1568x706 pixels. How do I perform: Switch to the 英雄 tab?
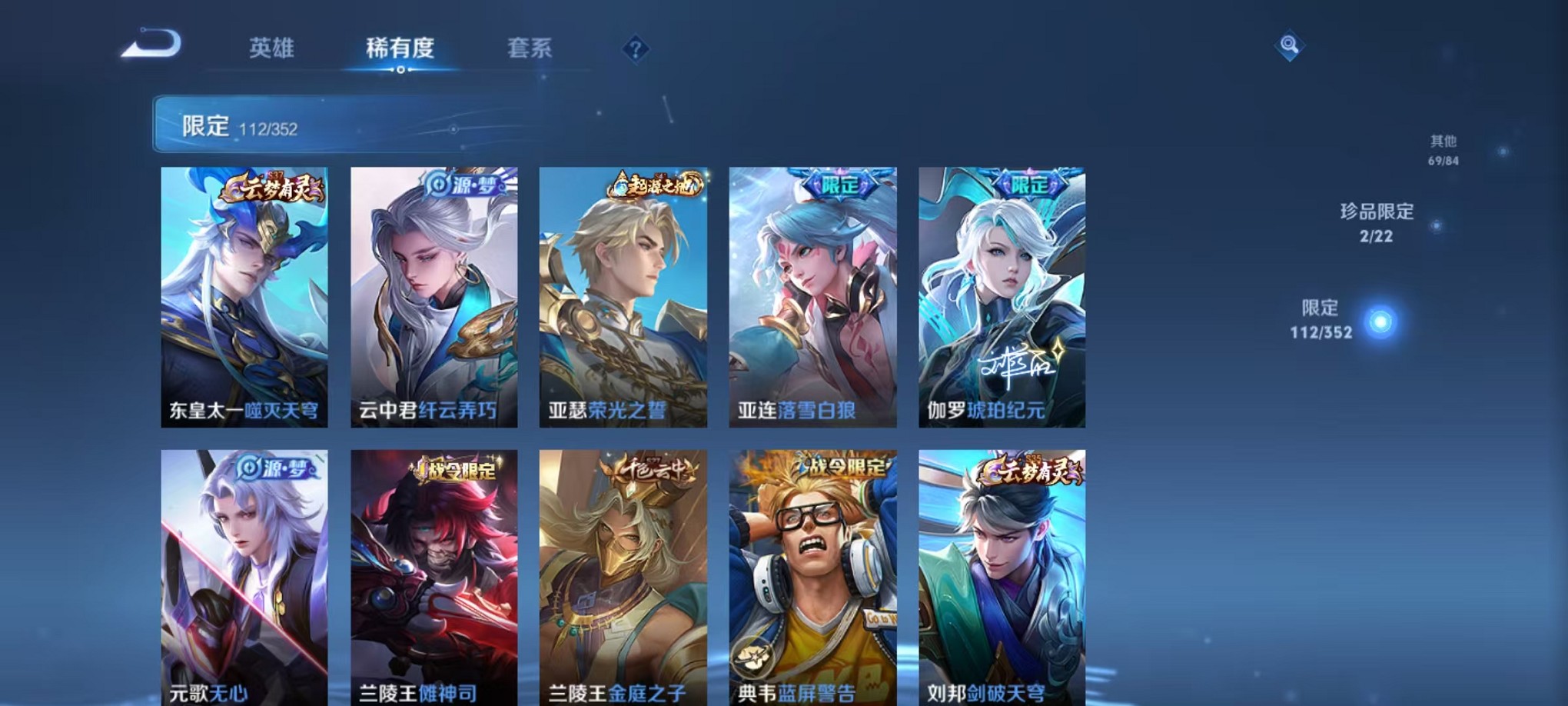point(271,48)
